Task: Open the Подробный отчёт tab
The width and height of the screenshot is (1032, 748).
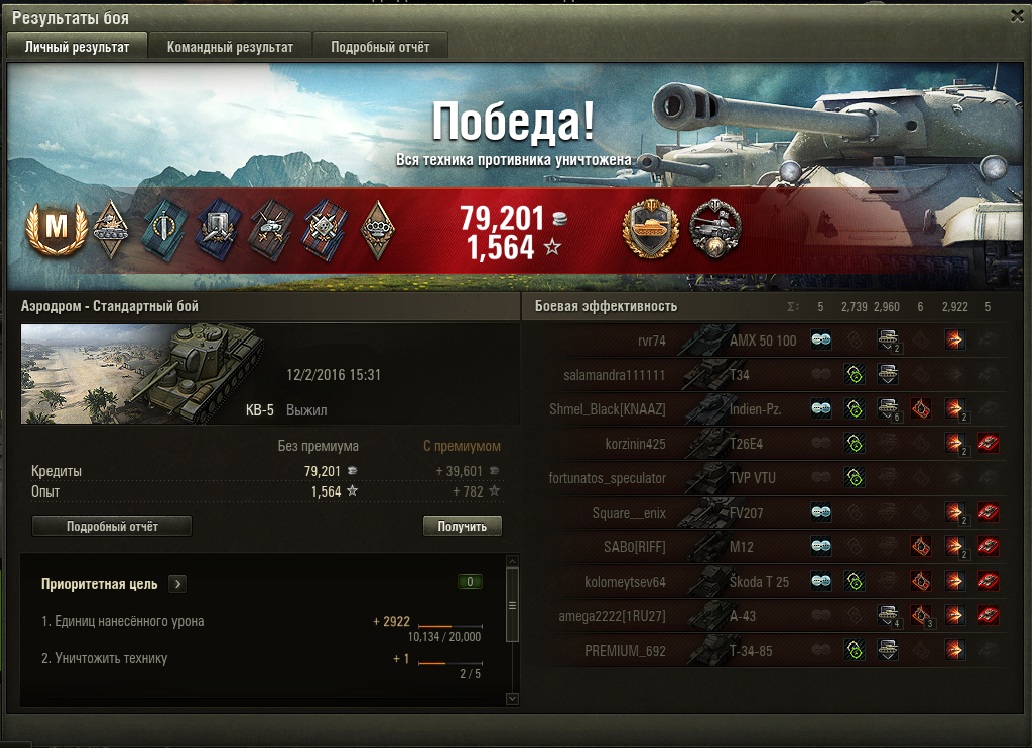Action: coord(380,47)
